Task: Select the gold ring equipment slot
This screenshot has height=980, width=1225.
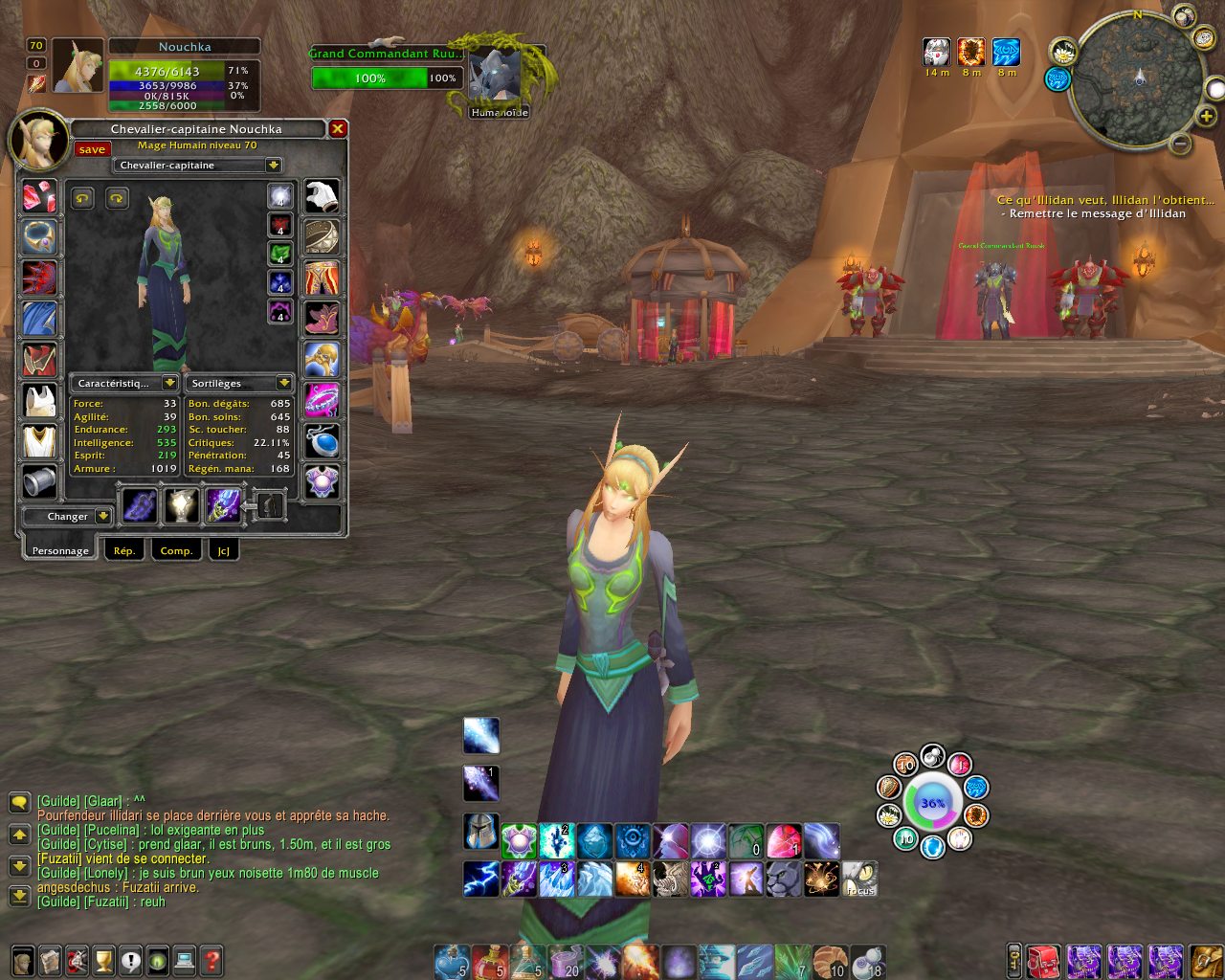Action: [322, 236]
